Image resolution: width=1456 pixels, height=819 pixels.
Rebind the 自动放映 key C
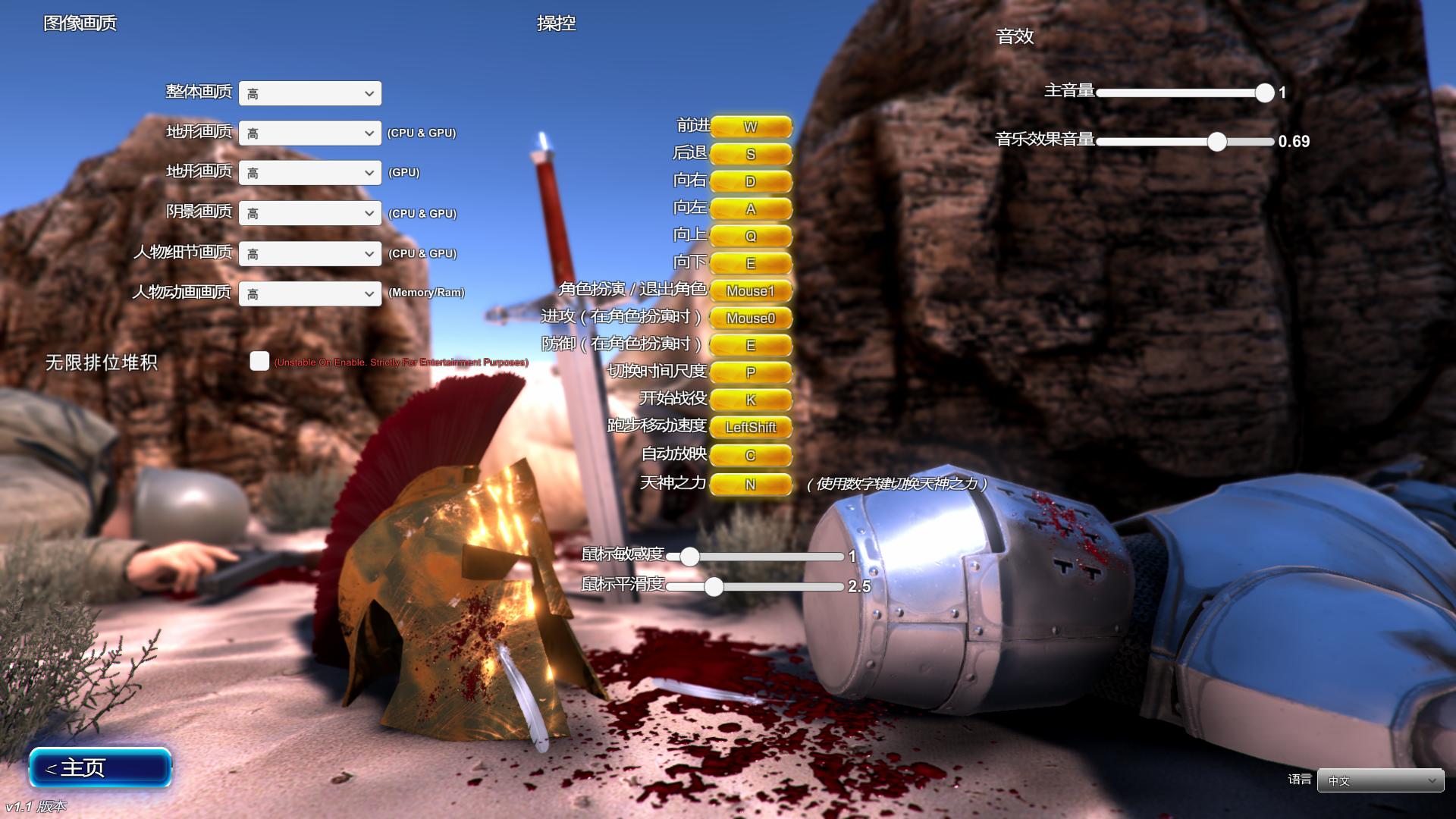point(750,455)
